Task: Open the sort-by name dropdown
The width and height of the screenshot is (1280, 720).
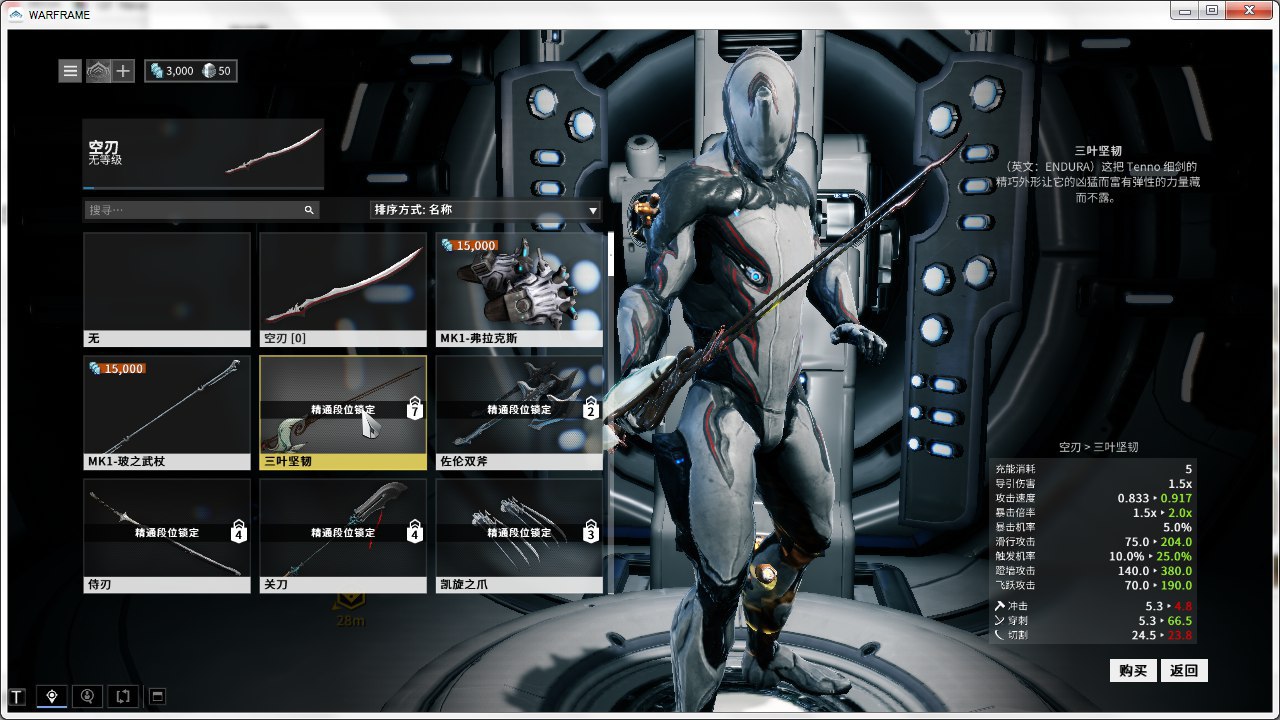Action: coord(485,210)
